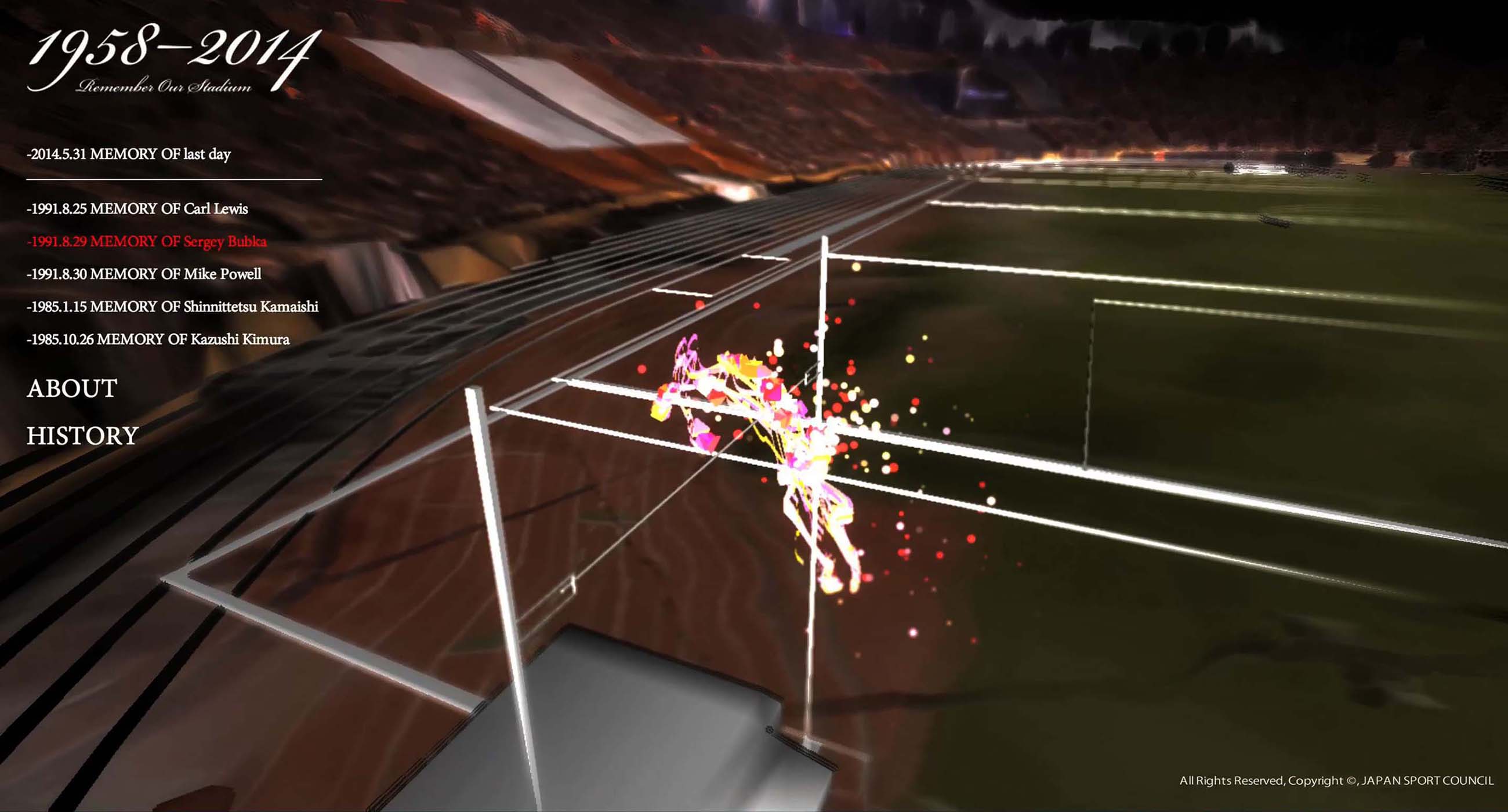Select MEMORY OF Shinnittetsu Kamaishi
The height and width of the screenshot is (812, 1508).
[173, 307]
